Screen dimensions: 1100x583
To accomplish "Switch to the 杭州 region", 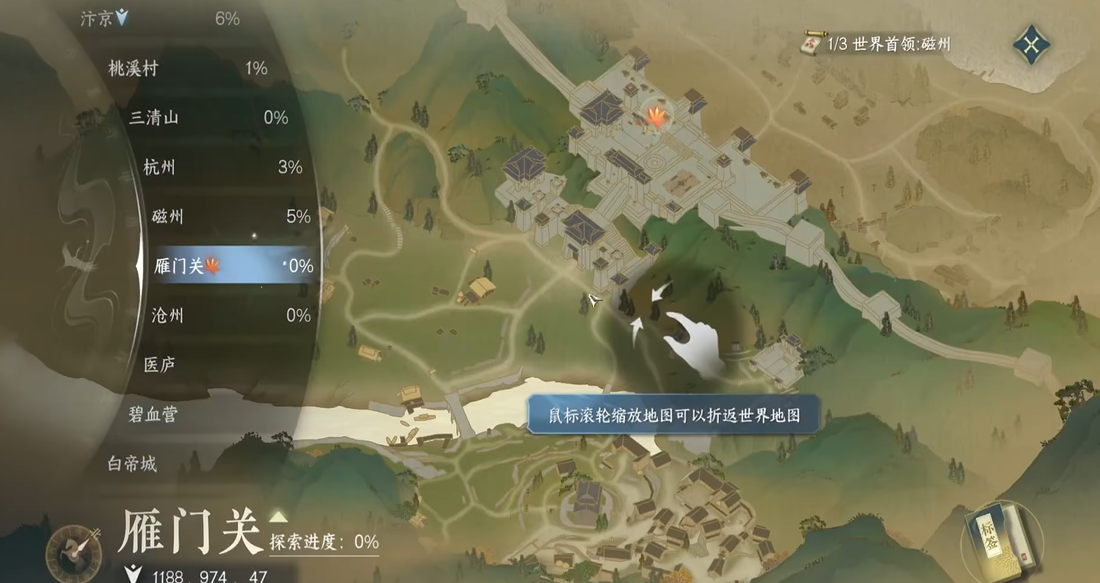I will click(x=159, y=167).
